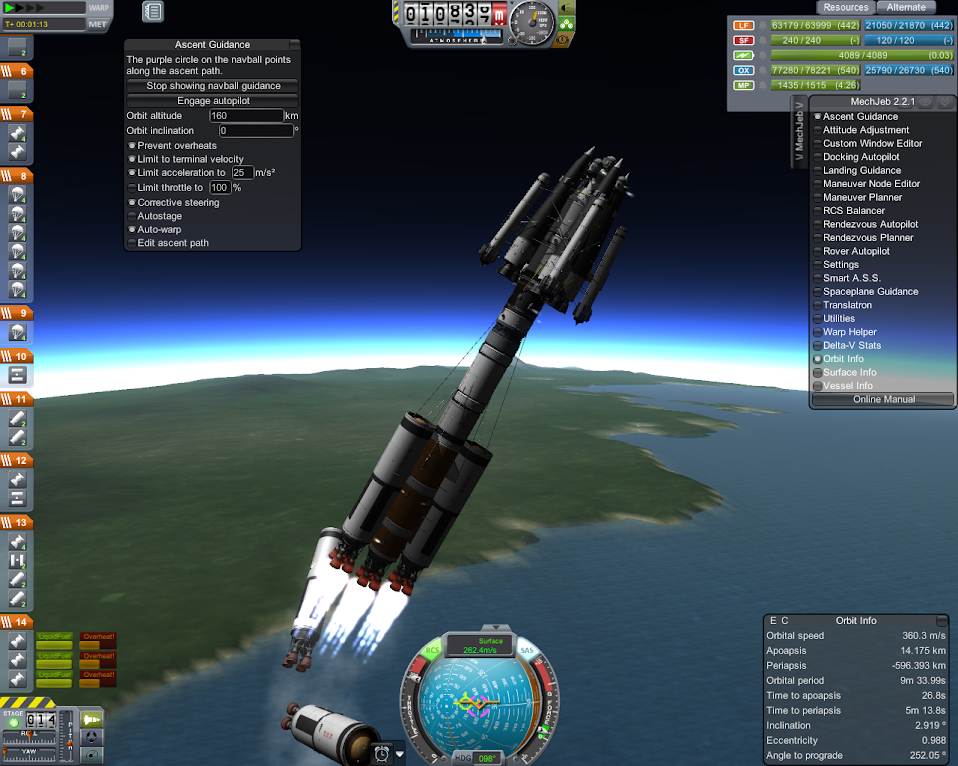Disable the Auto-warp option

[x=131, y=229]
